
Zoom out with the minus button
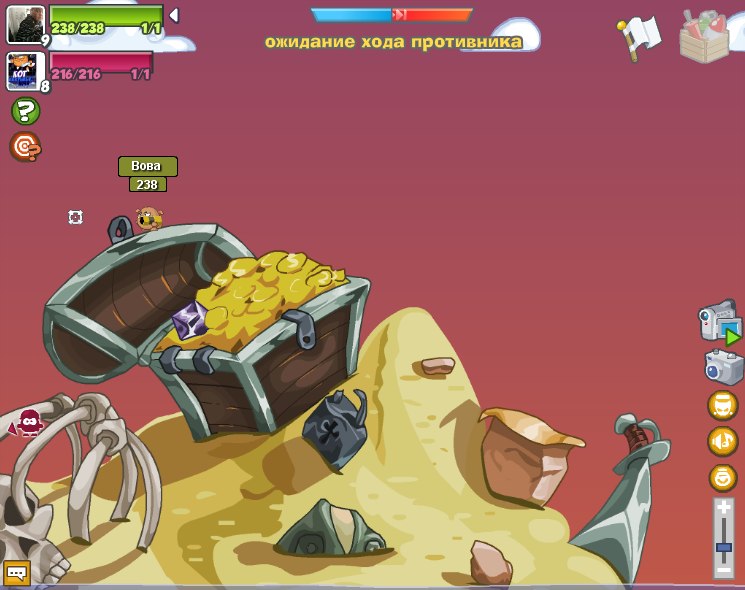click(x=724, y=569)
